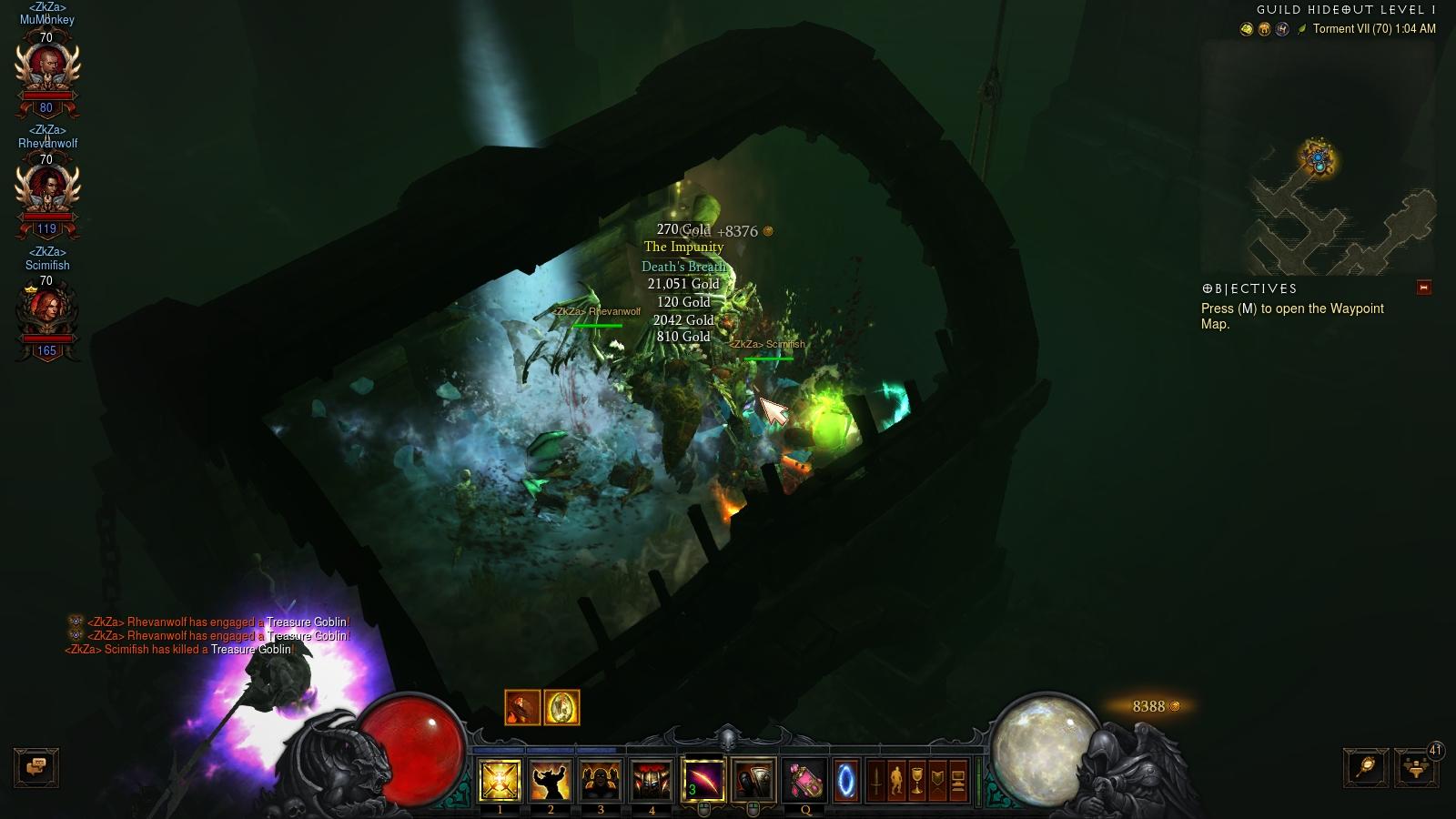Screen dimensions: 1456x819
Task: Open the Game Menu computer icon
Action: click(958, 781)
